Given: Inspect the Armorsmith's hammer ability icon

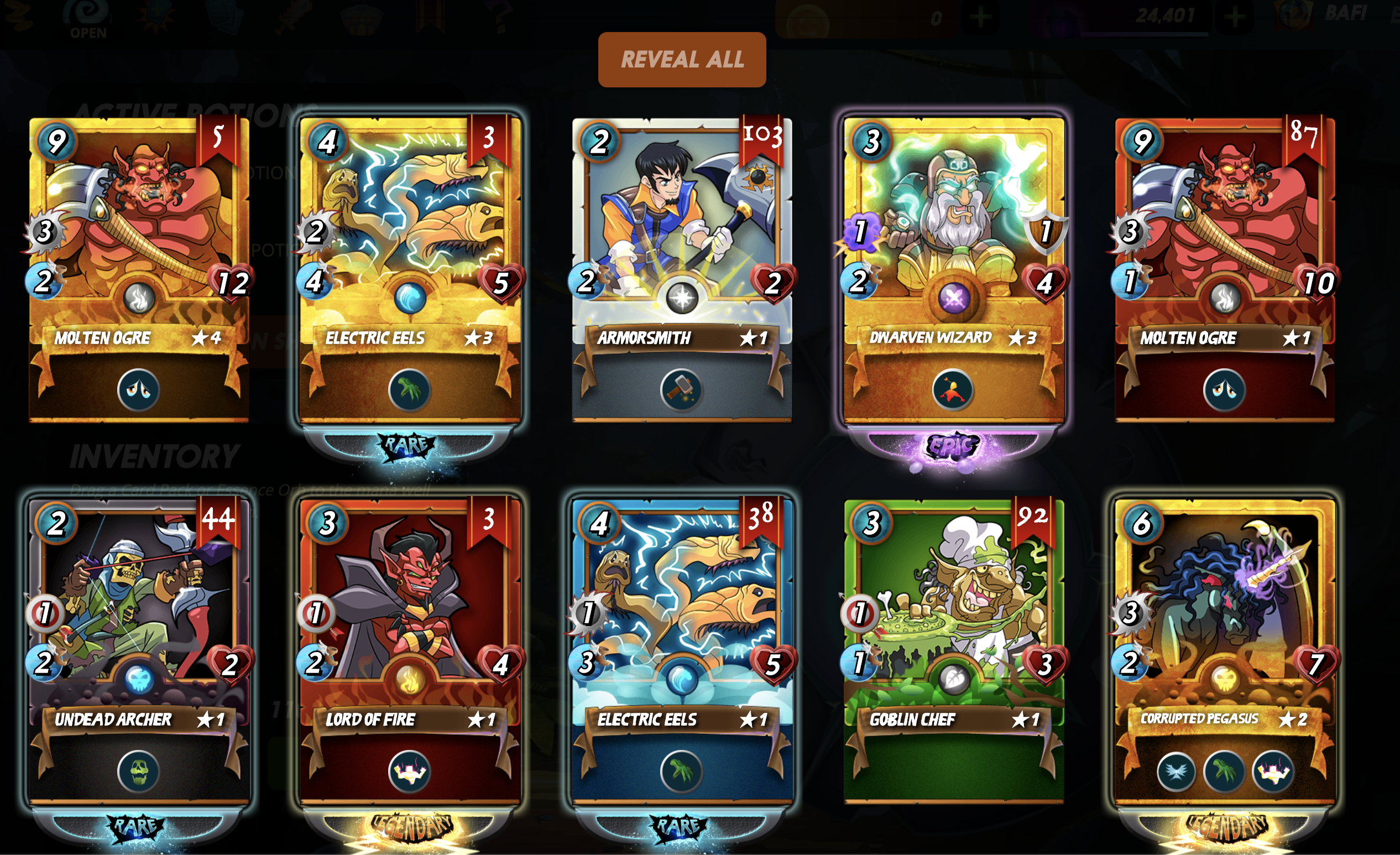Looking at the screenshot, I should tap(681, 390).
